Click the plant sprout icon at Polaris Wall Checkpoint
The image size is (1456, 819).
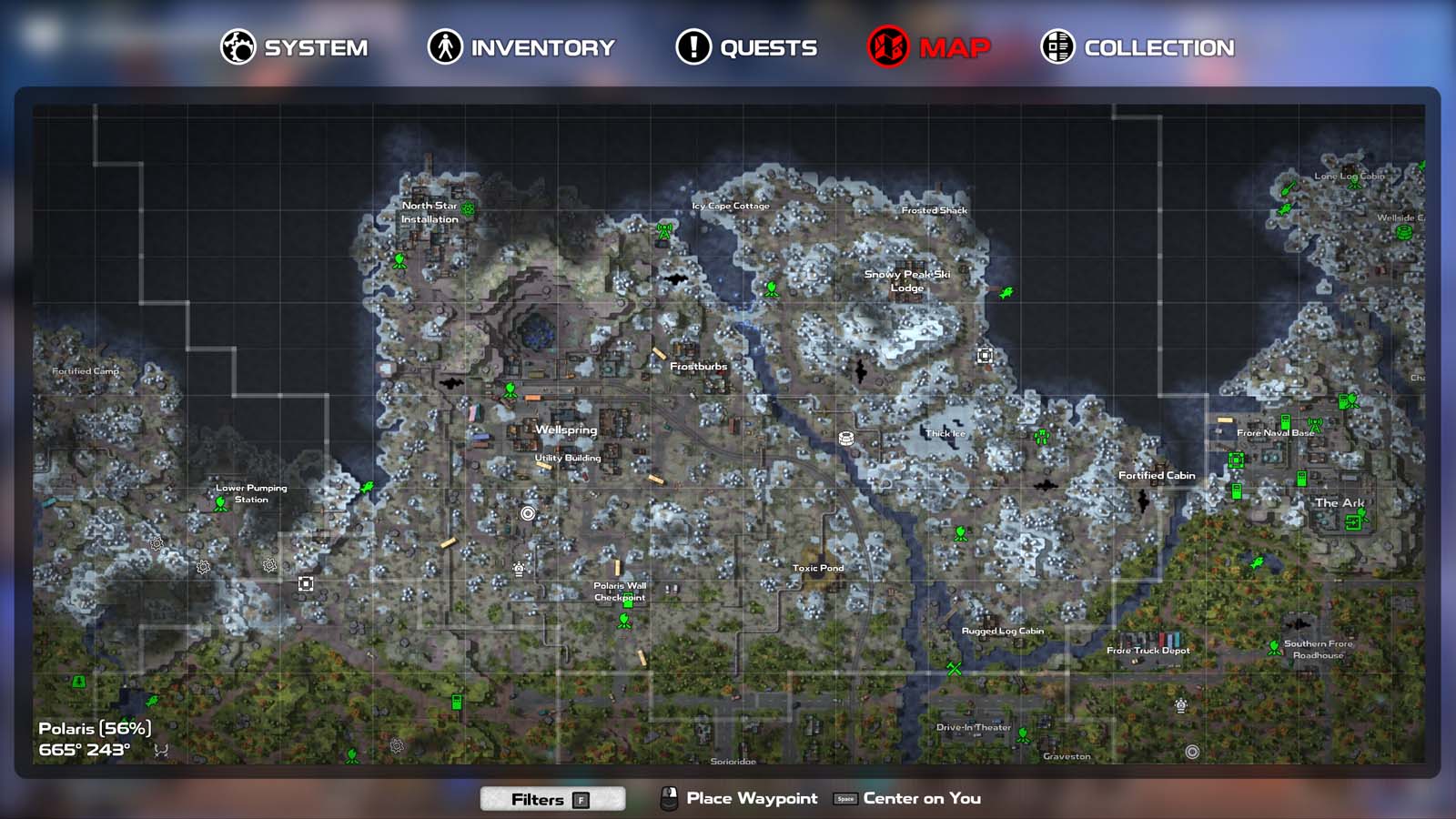[x=622, y=622]
